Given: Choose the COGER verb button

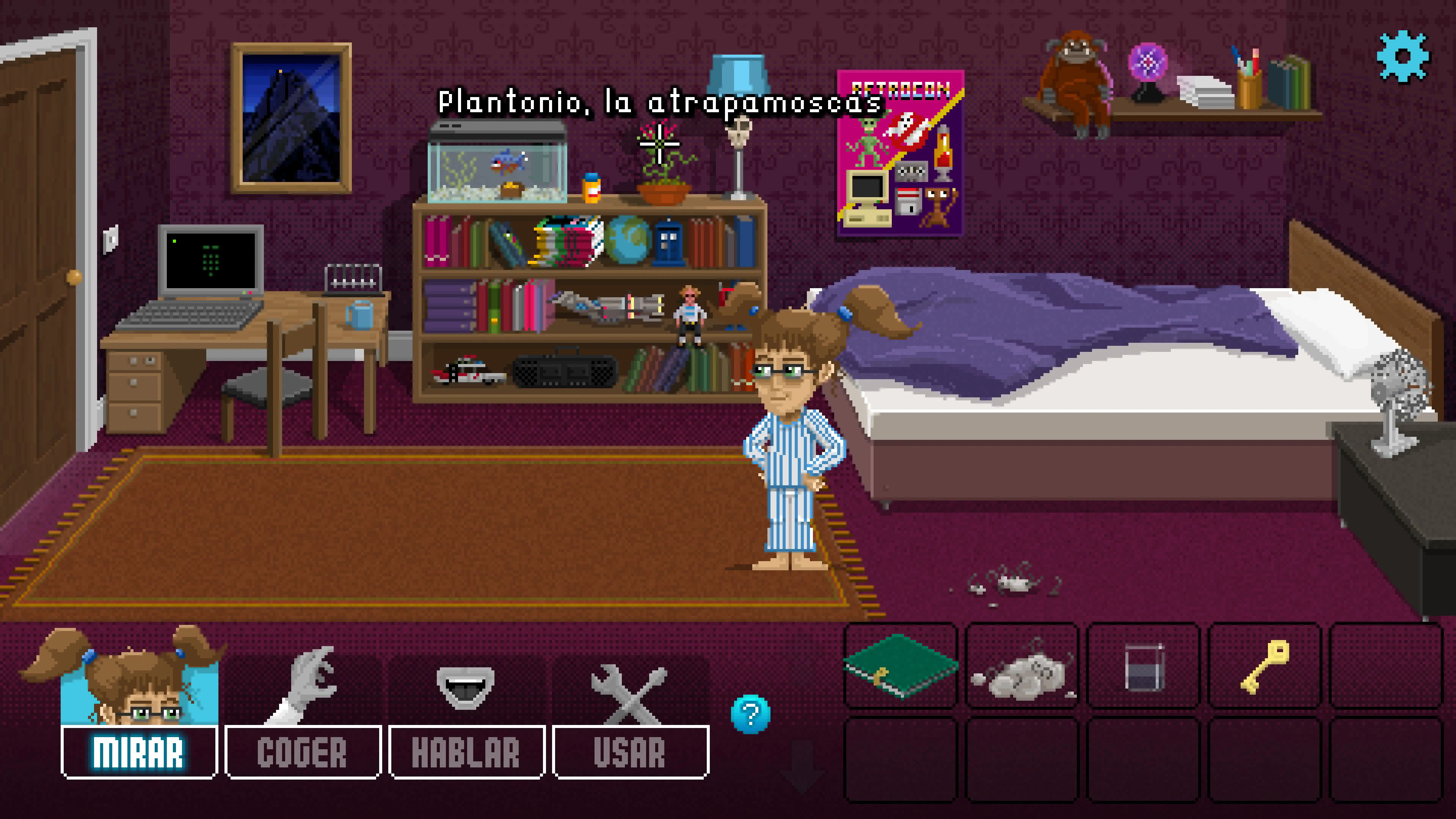Looking at the screenshot, I should click(303, 752).
